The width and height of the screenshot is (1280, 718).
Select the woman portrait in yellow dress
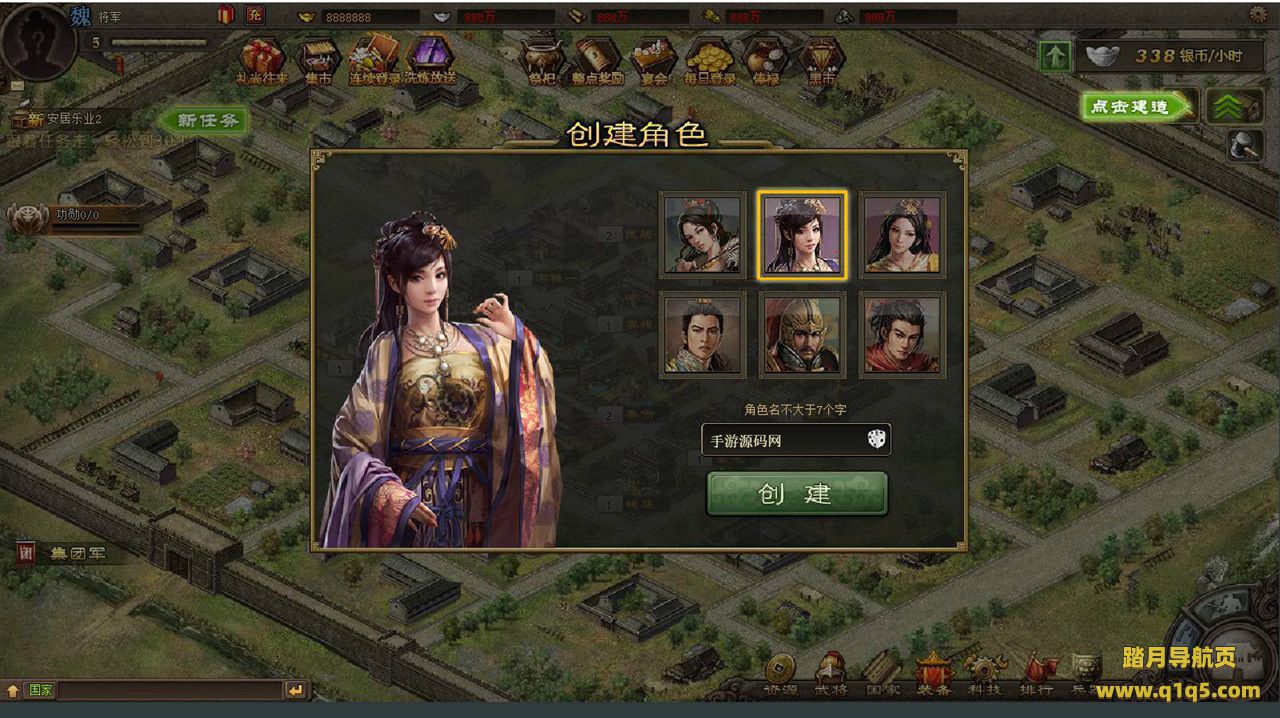pos(902,235)
